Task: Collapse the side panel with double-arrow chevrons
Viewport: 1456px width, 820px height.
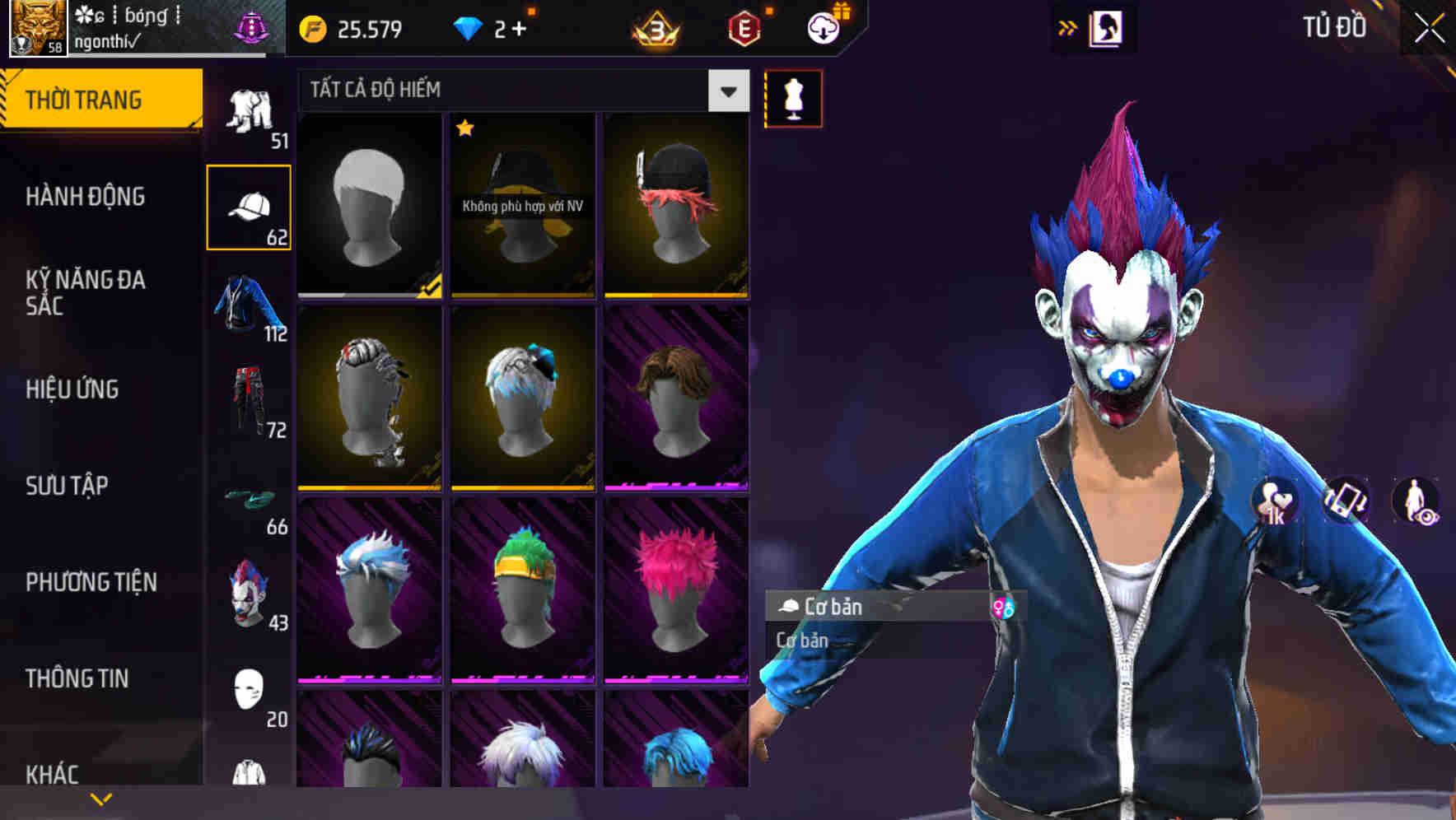Action: pos(1068,27)
